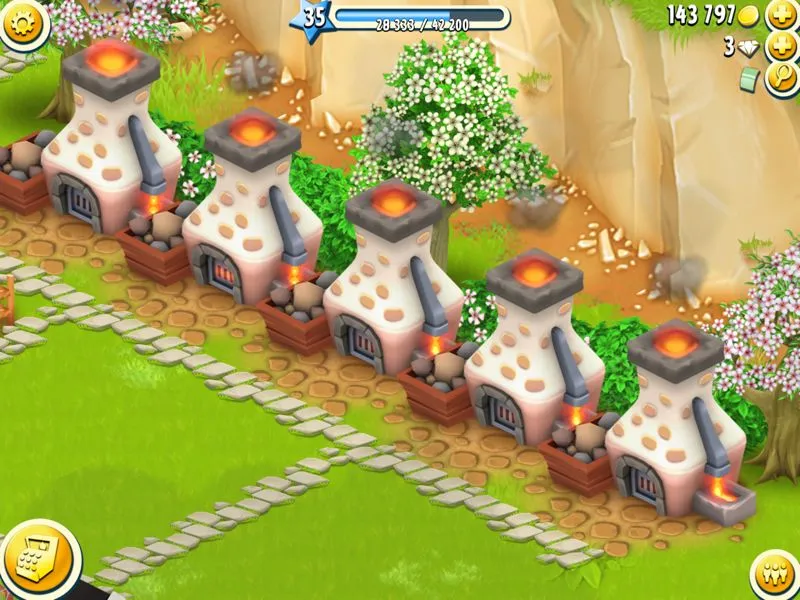Open the settings gear menu
The width and height of the screenshot is (800, 600).
click(22, 20)
